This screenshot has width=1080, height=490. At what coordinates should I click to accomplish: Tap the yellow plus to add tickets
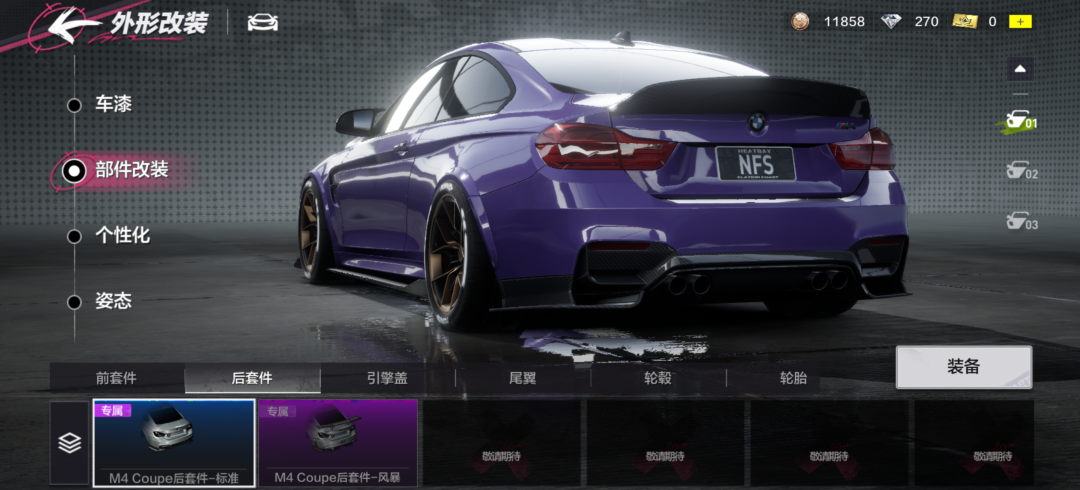pyautogui.click(x=1020, y=21)
